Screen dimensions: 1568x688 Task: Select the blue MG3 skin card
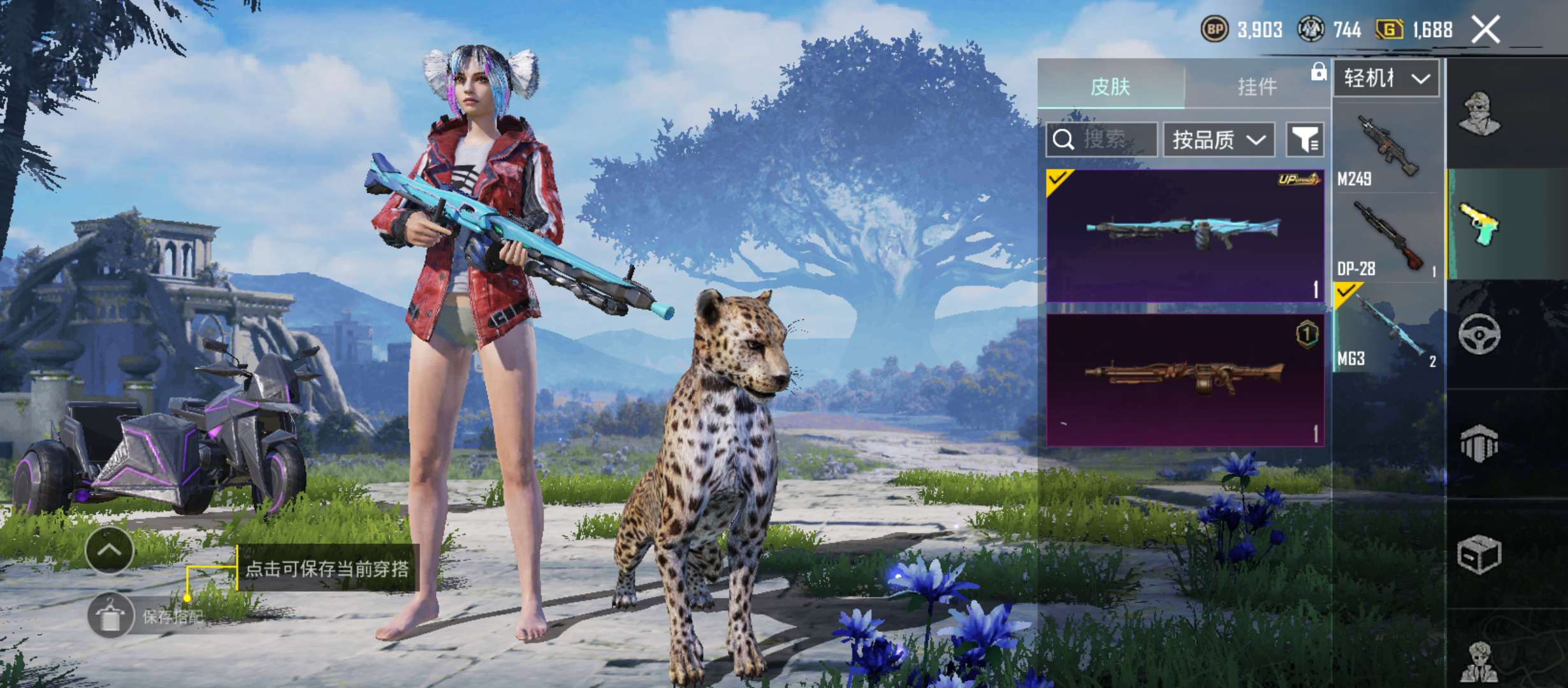click(x=1185, y=235)
